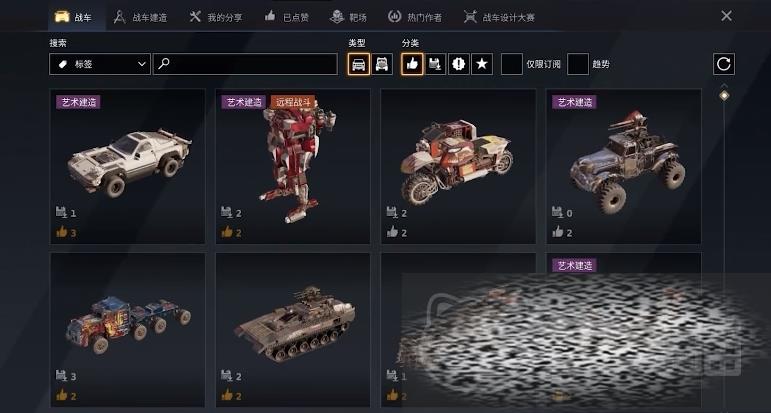771x413 pixels.
Task: Enable the 趋势 checkbox
Action: click(577, 64)
